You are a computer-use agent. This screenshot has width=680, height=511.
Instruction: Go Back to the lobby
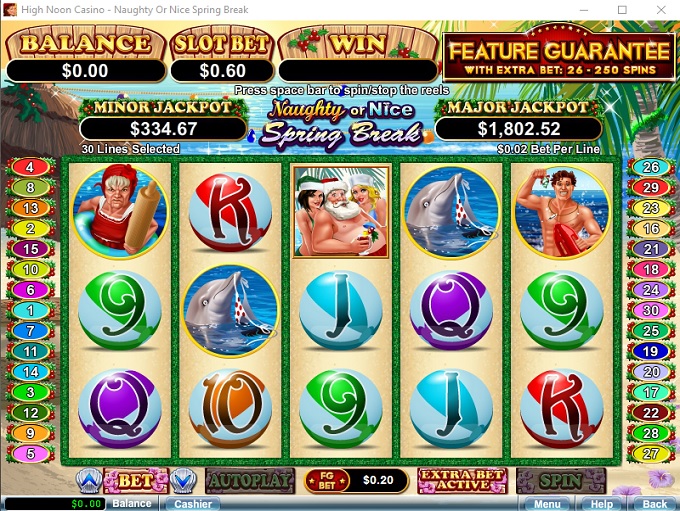pyautogui.click(x=654, y=504)
